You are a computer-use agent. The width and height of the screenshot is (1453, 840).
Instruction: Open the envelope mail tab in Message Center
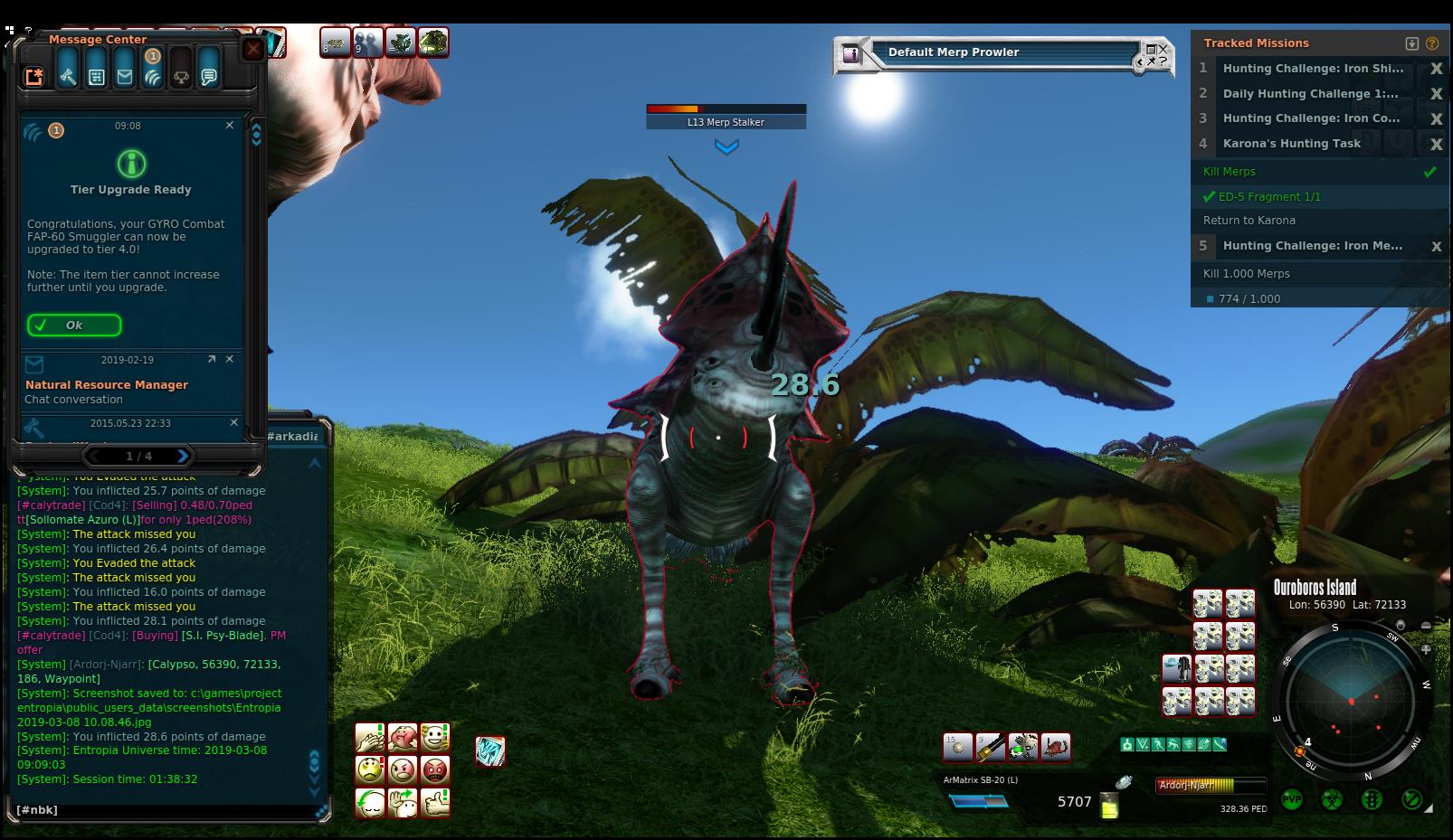tap(125, 77)
